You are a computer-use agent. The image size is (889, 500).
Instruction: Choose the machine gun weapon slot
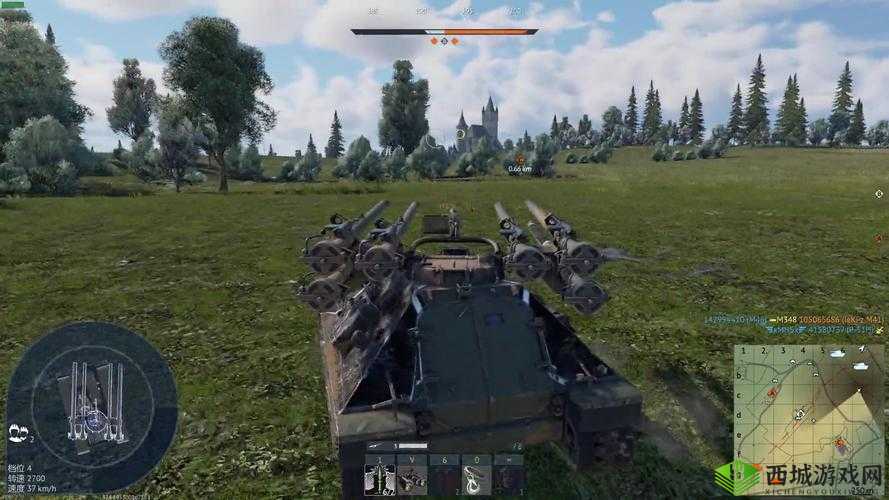[412, 476]
